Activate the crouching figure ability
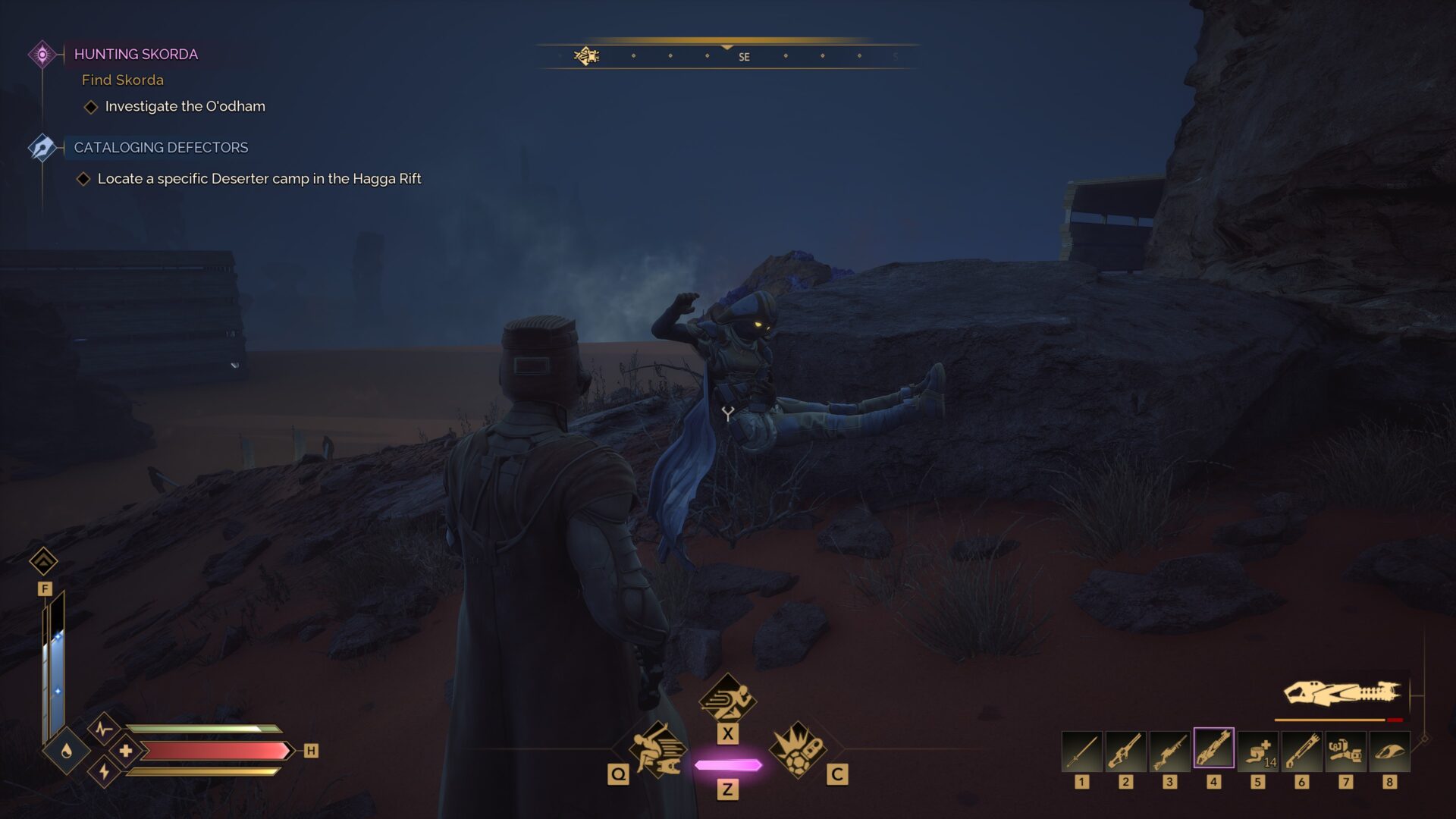 [657, 750]
